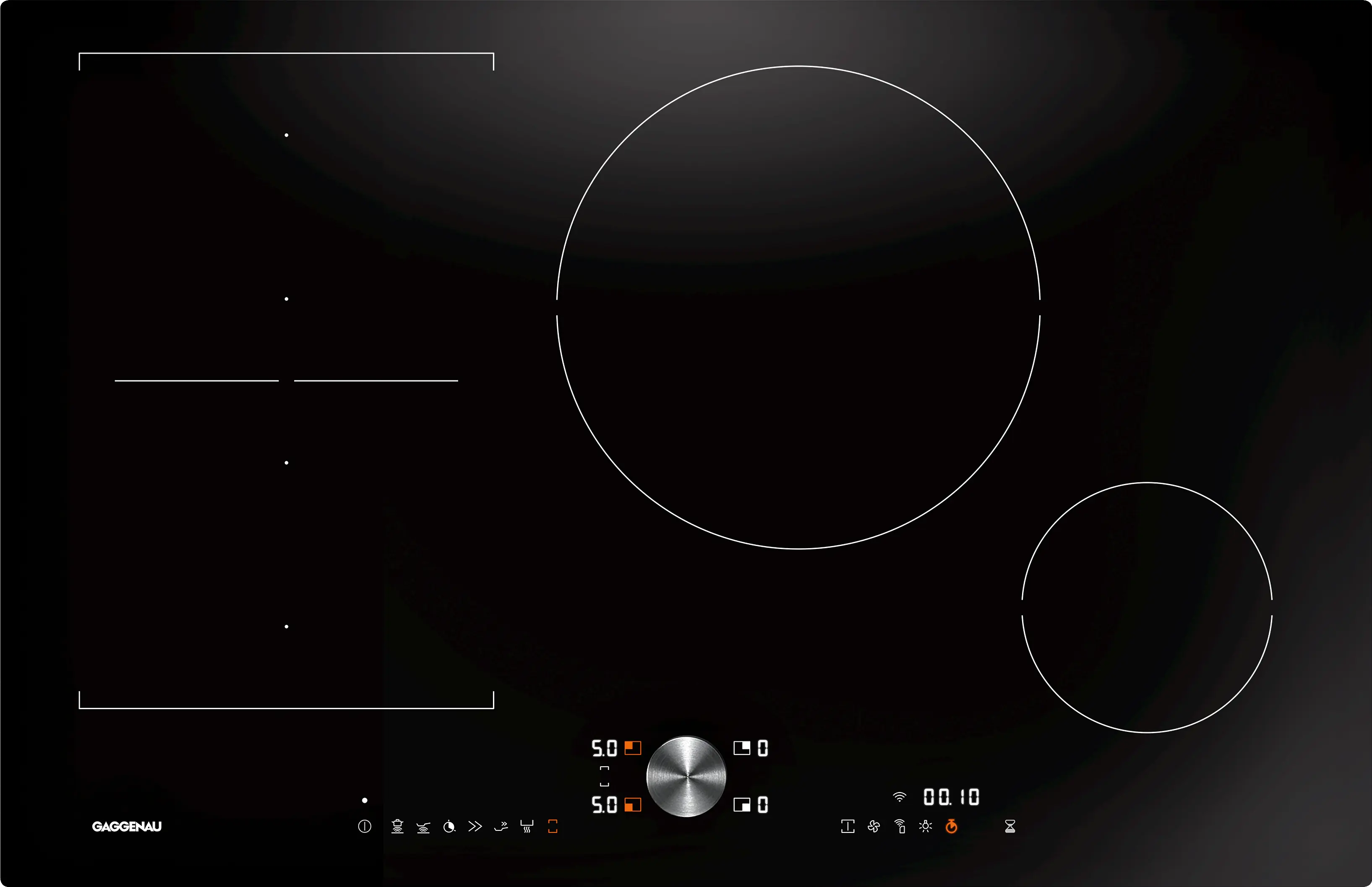Open the remote connect wifi-phone icon
Viewport: 1372px width, 887px height.
tap(900, 827)
